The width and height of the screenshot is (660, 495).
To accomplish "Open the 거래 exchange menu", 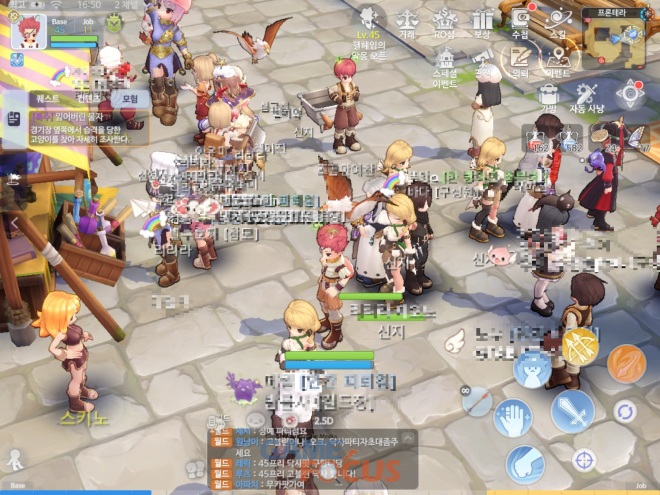I will (x=407, y=21).
